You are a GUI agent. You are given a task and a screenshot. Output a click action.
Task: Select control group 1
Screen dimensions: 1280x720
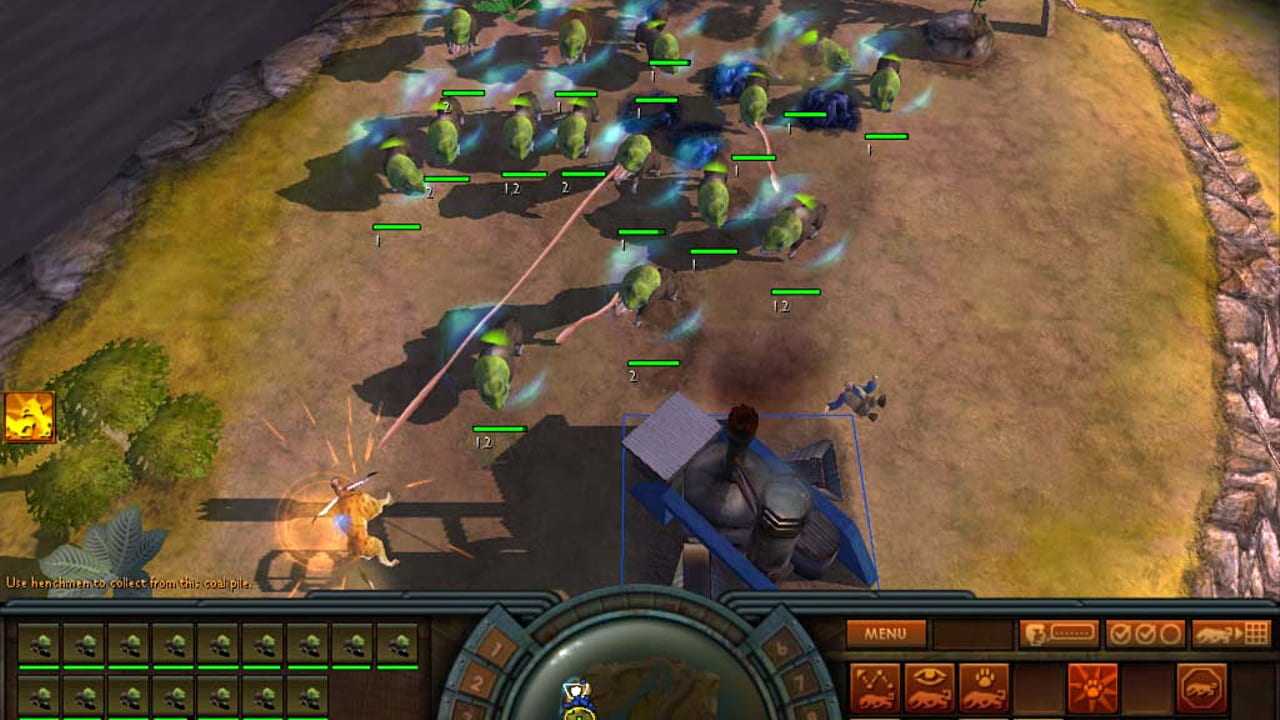tap(496, 647)
